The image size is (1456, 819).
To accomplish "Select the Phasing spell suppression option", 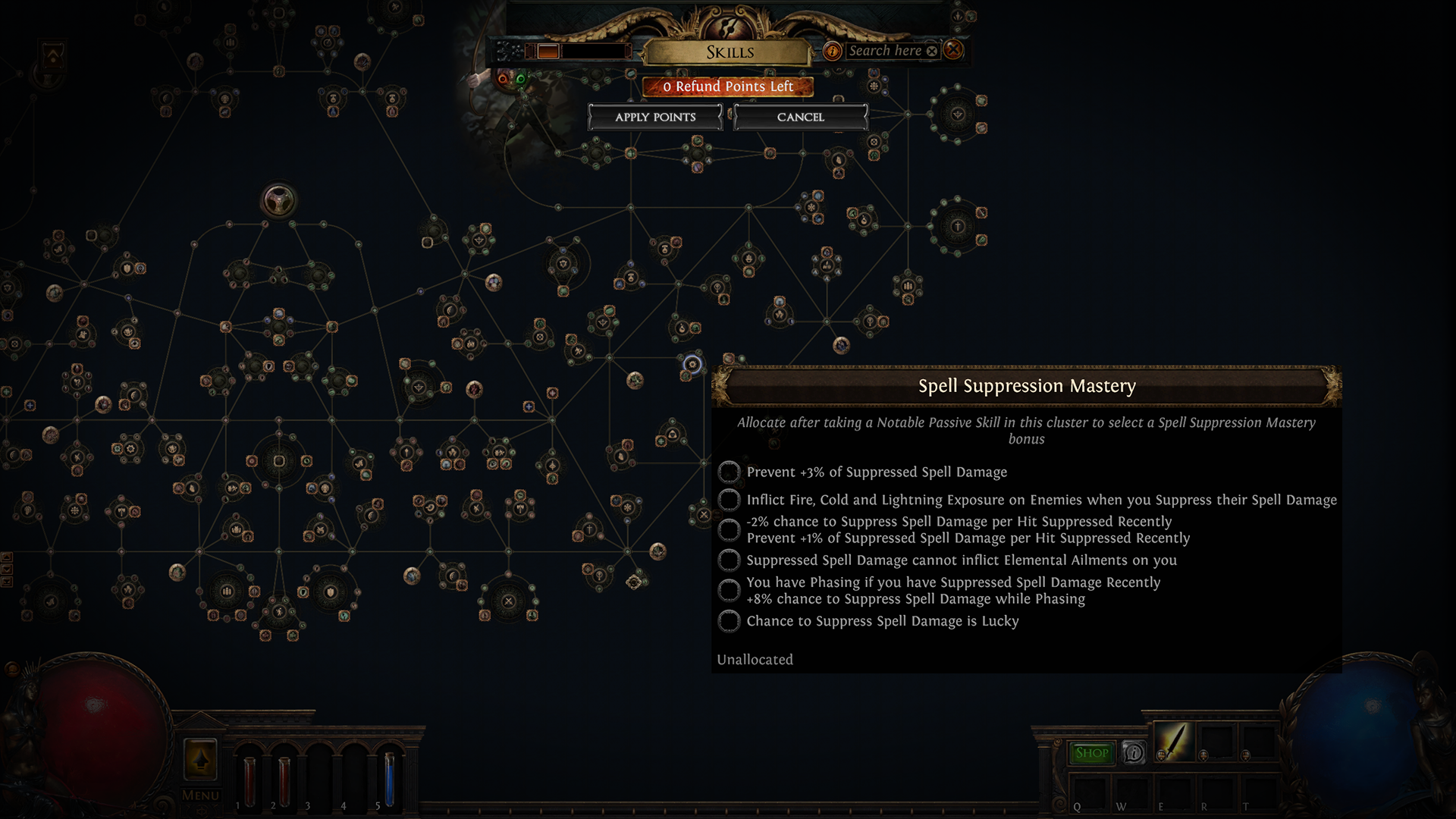I will pos(728,590).
